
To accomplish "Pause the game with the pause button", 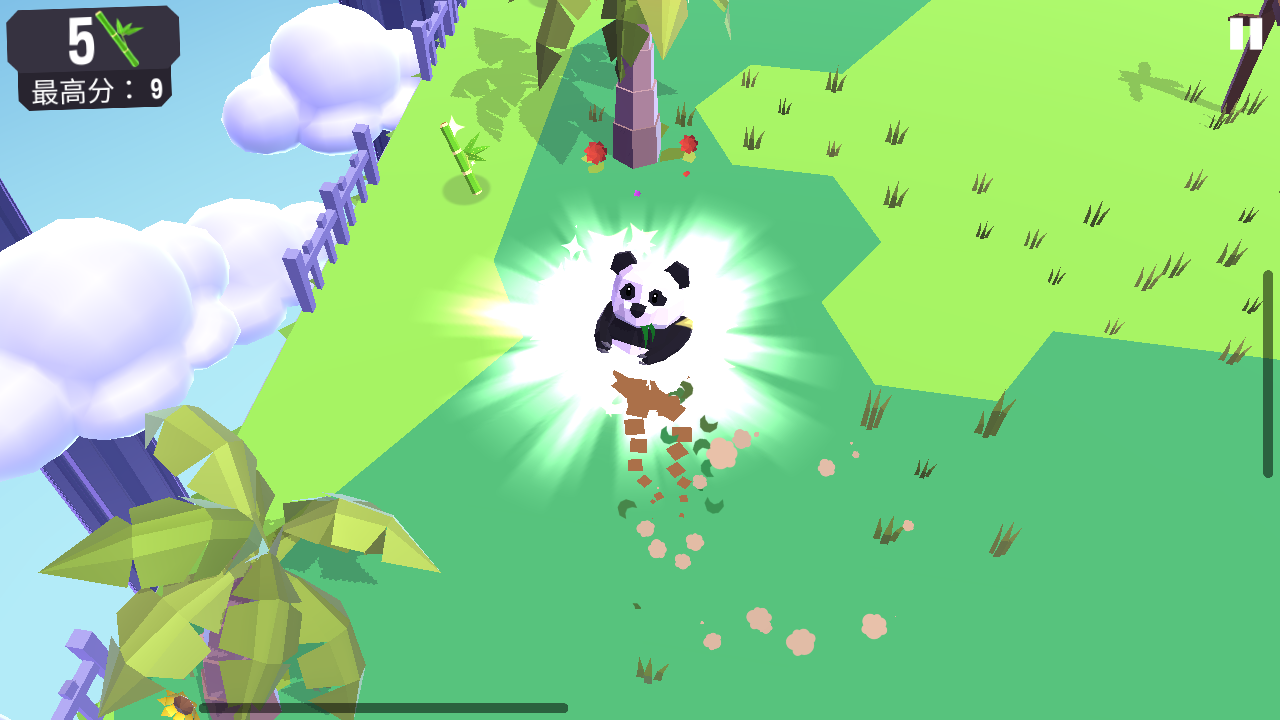I will [1245, 34].
